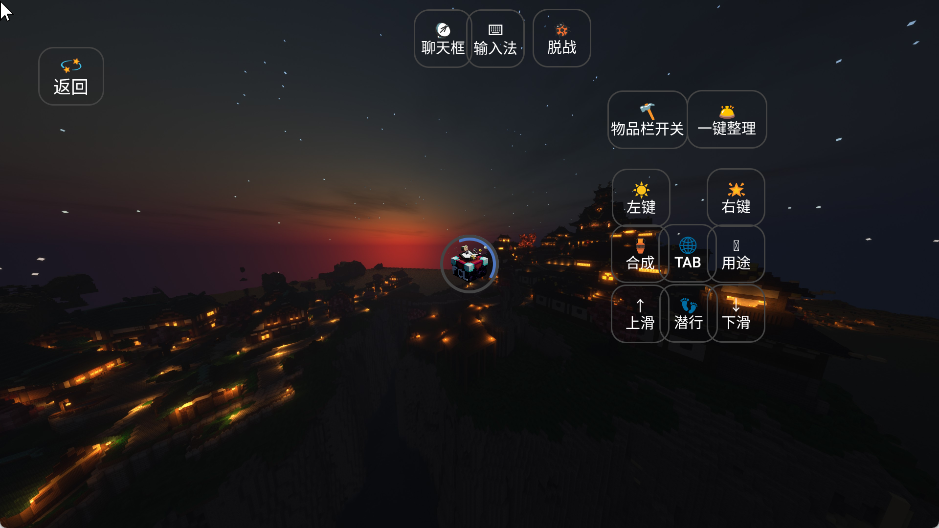
Task: Open the 聊天框 chat box
Action: (443, 39)
